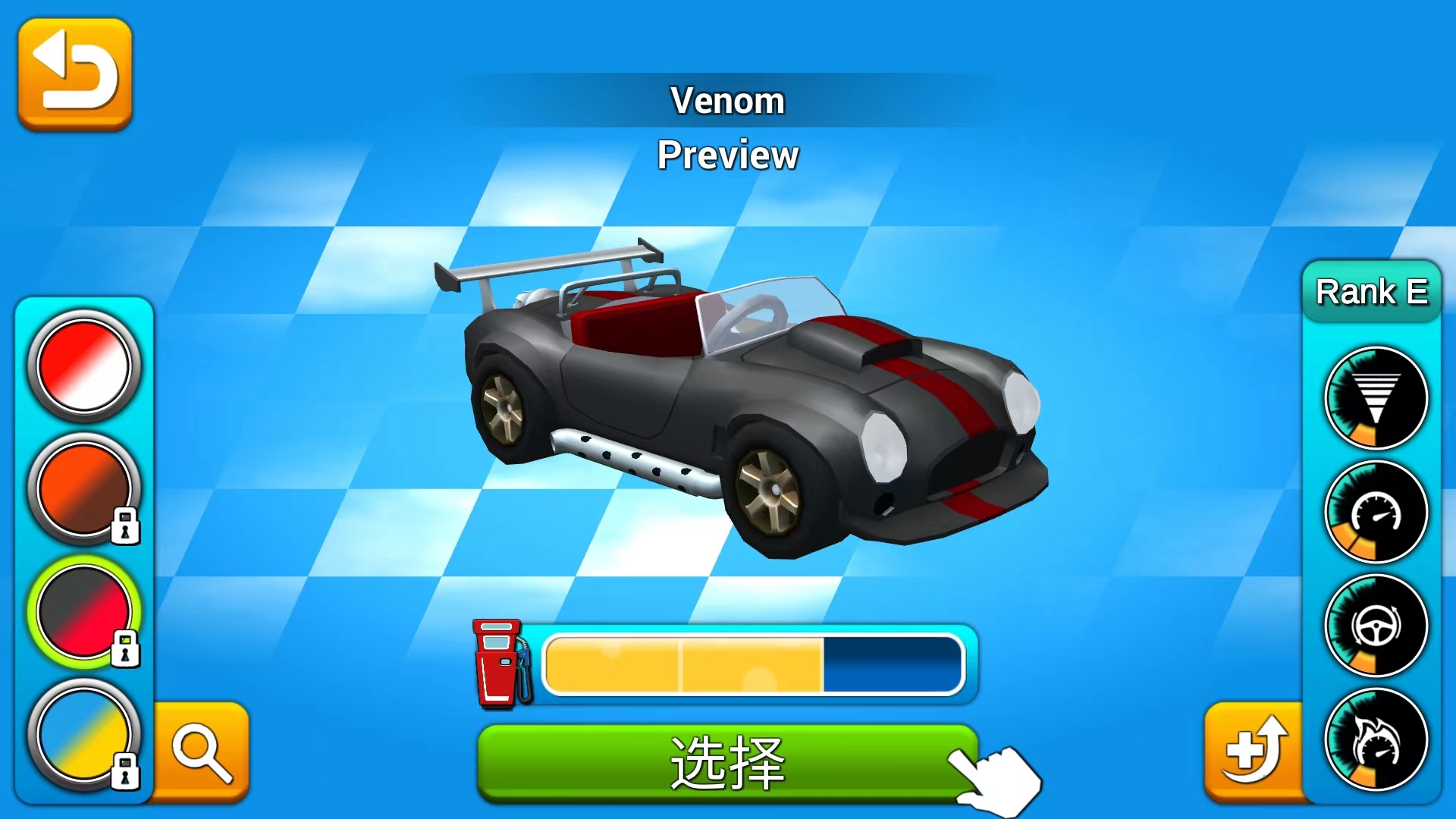
Task: Tap the locked orange paint option
Action: point(84,489)
